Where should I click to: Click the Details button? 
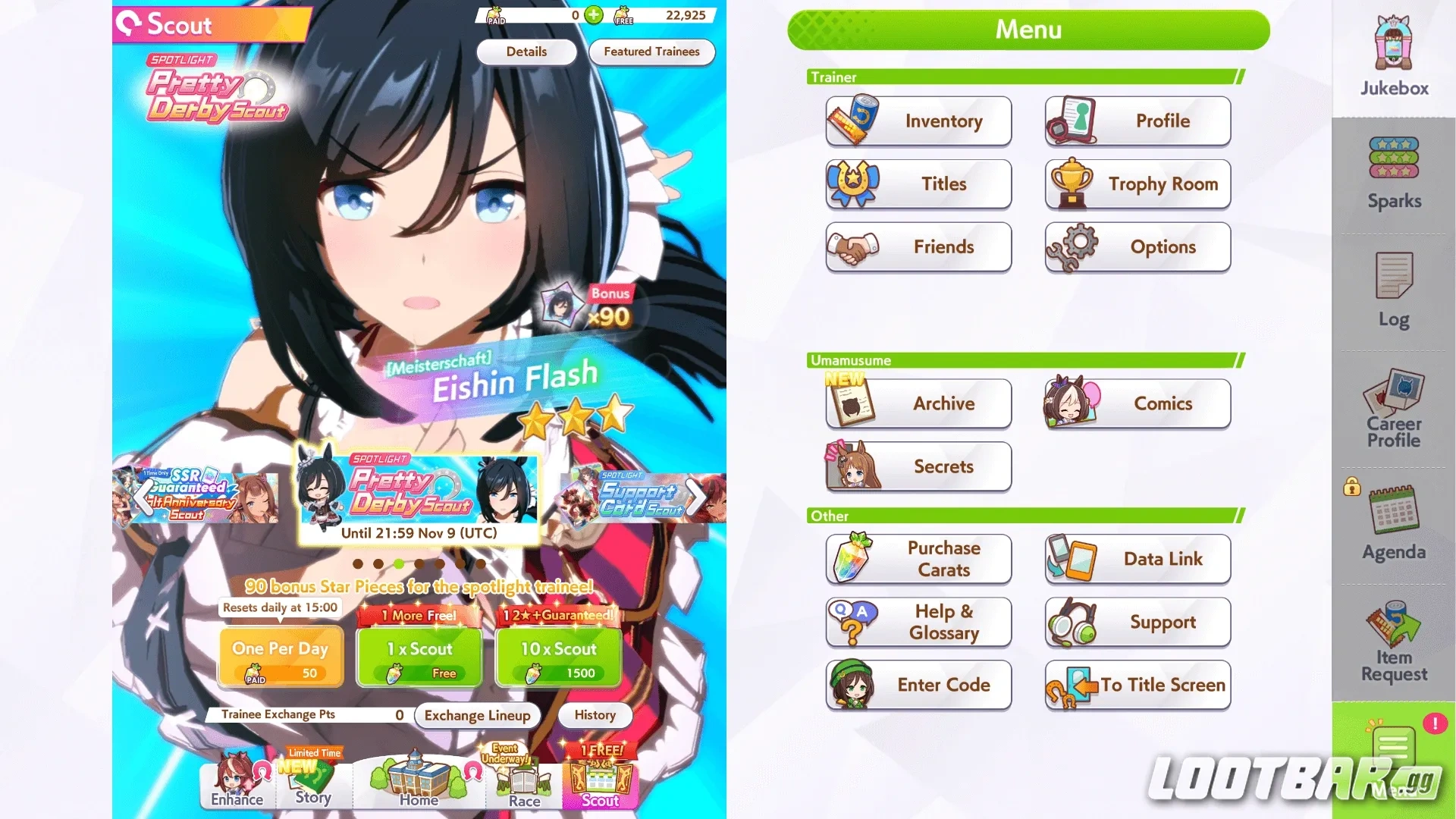526,52
